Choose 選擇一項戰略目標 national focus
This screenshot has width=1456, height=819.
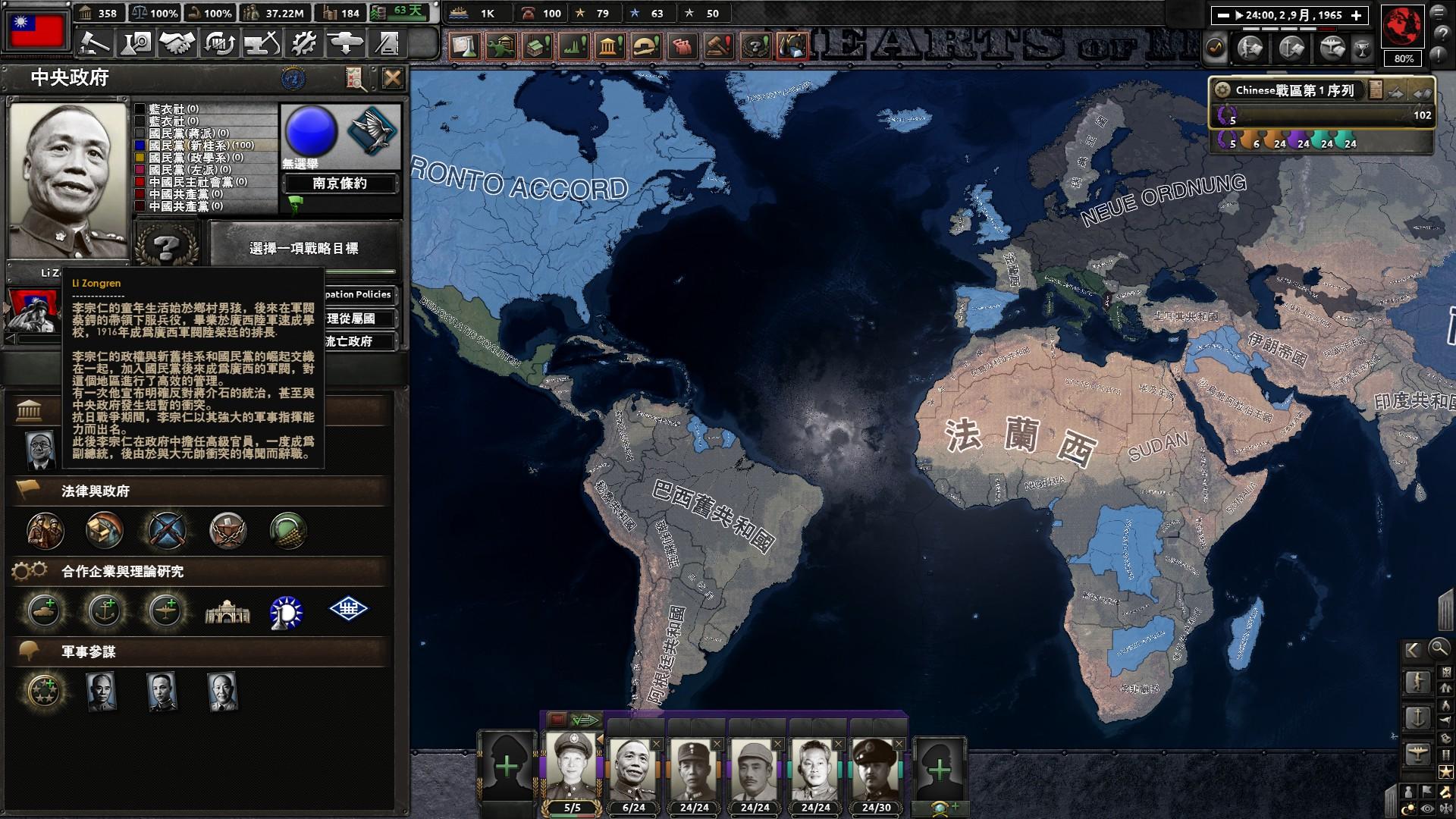coord(303,248)
